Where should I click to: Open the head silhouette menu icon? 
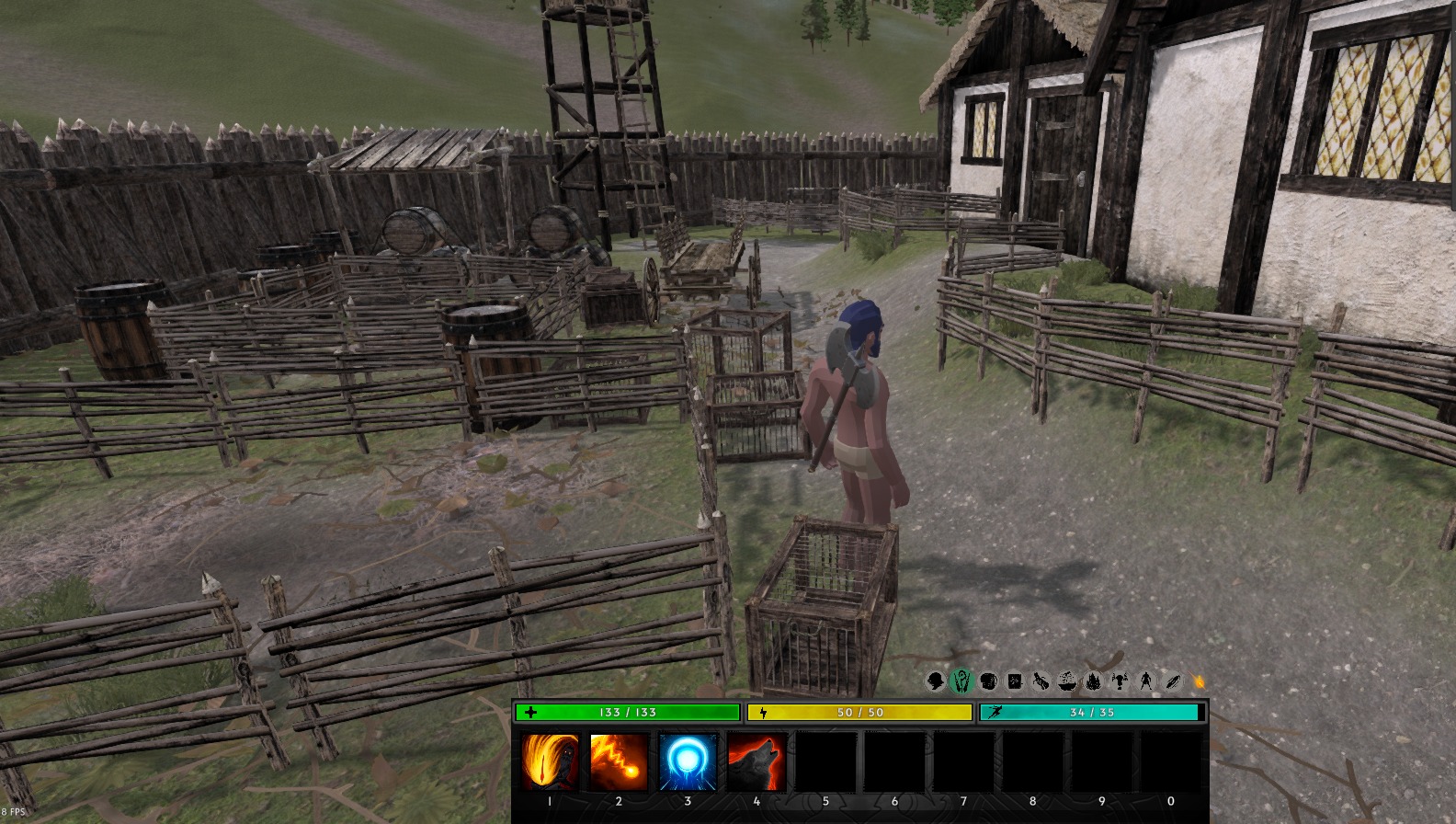tap(935, 681)
